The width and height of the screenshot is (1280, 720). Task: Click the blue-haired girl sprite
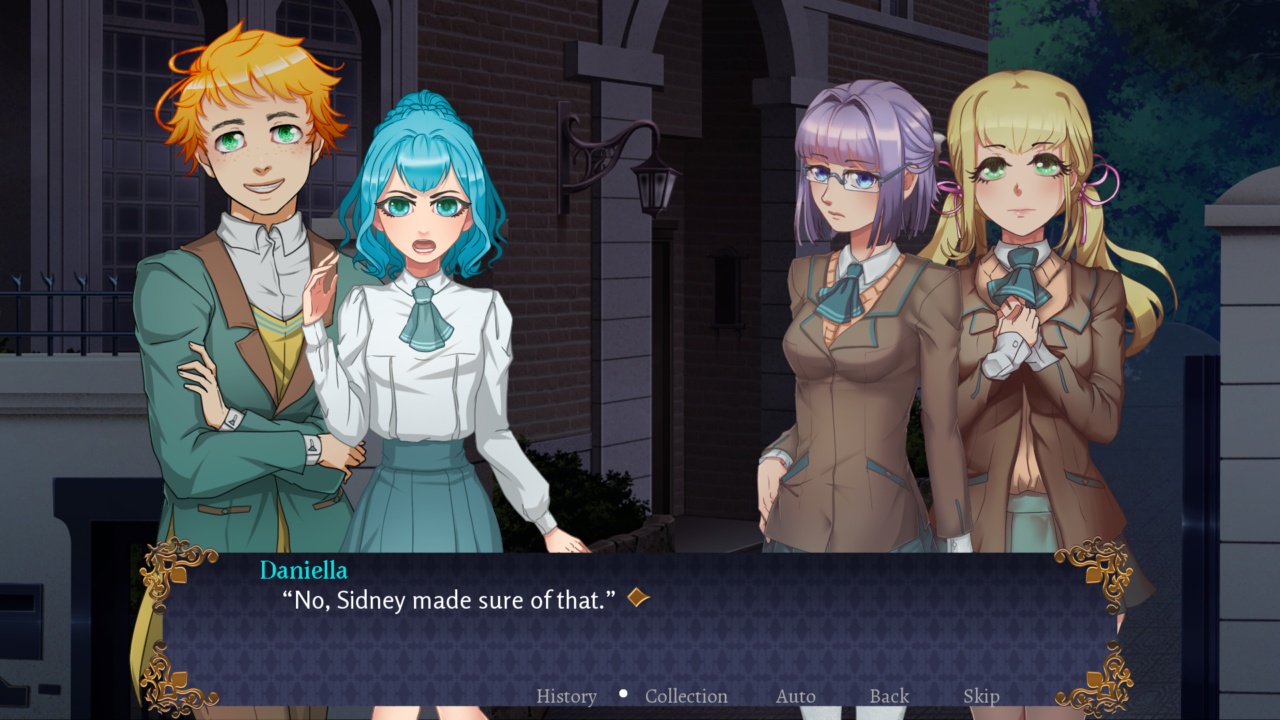click(x=430, y=300)
